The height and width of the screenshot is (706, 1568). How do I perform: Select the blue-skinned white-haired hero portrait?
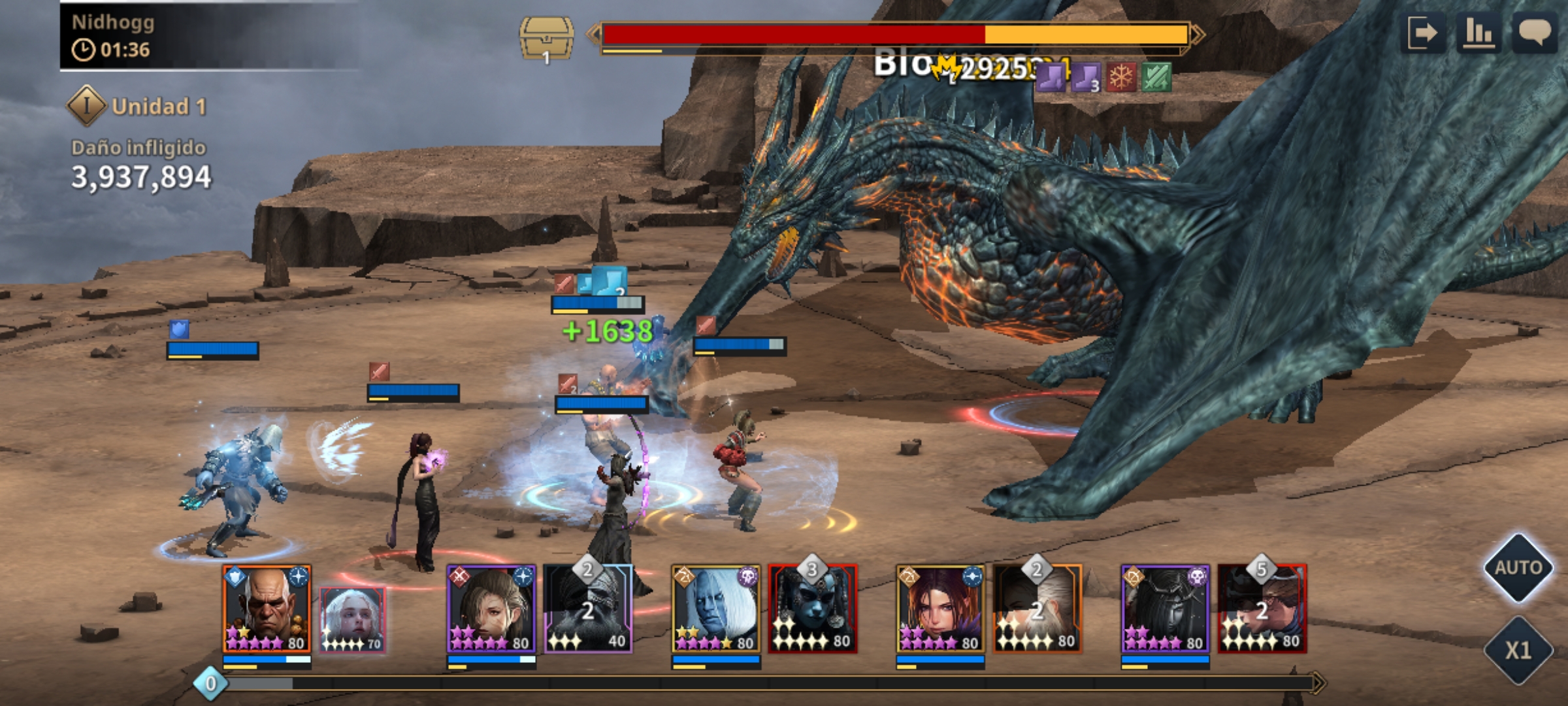click(x=716, y=609)
